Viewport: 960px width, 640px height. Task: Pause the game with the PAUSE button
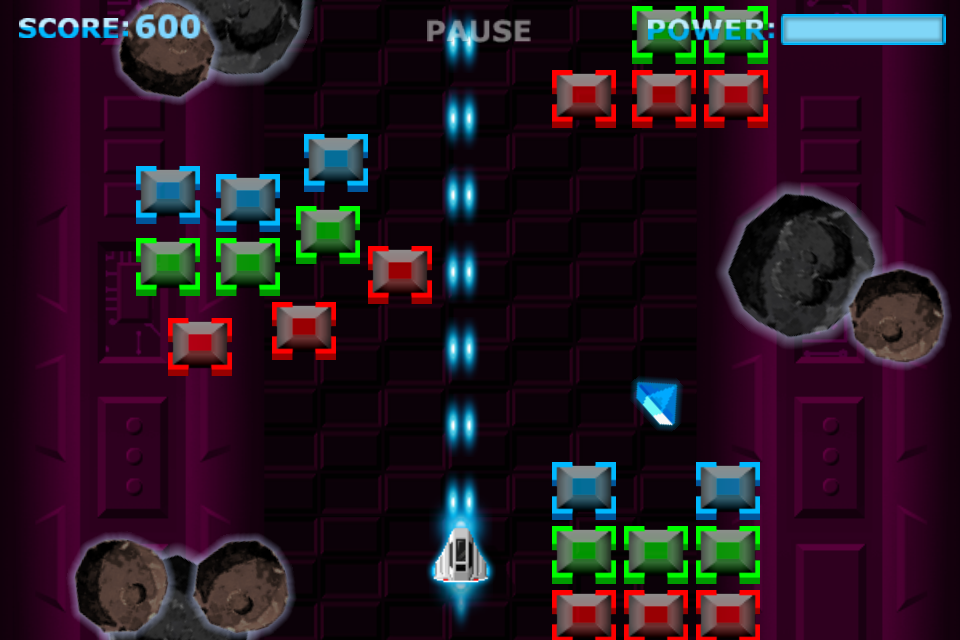(x=478, y=31)
